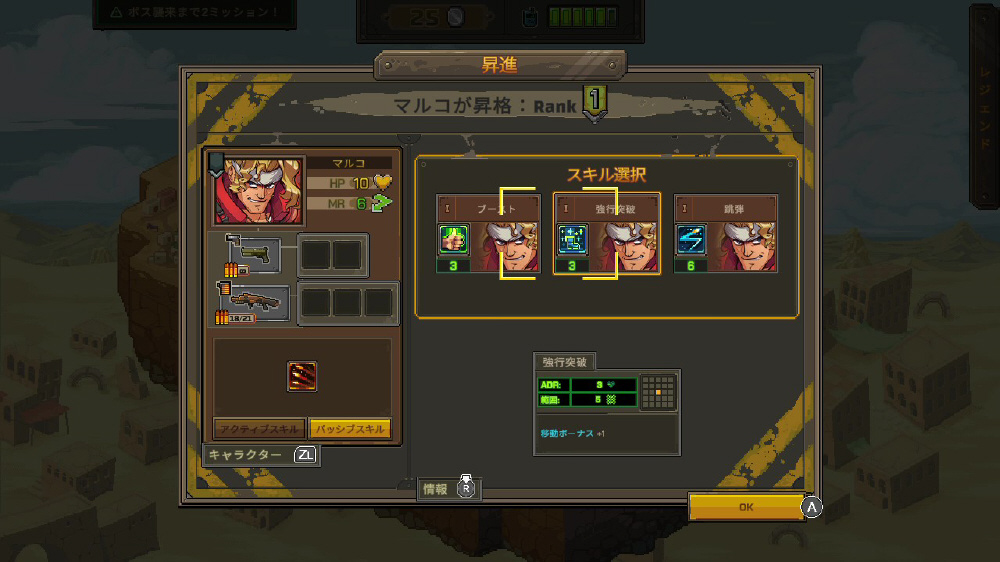Choose the ブースト skill card
Screen dimensions: 1000x562
point(489,234)
